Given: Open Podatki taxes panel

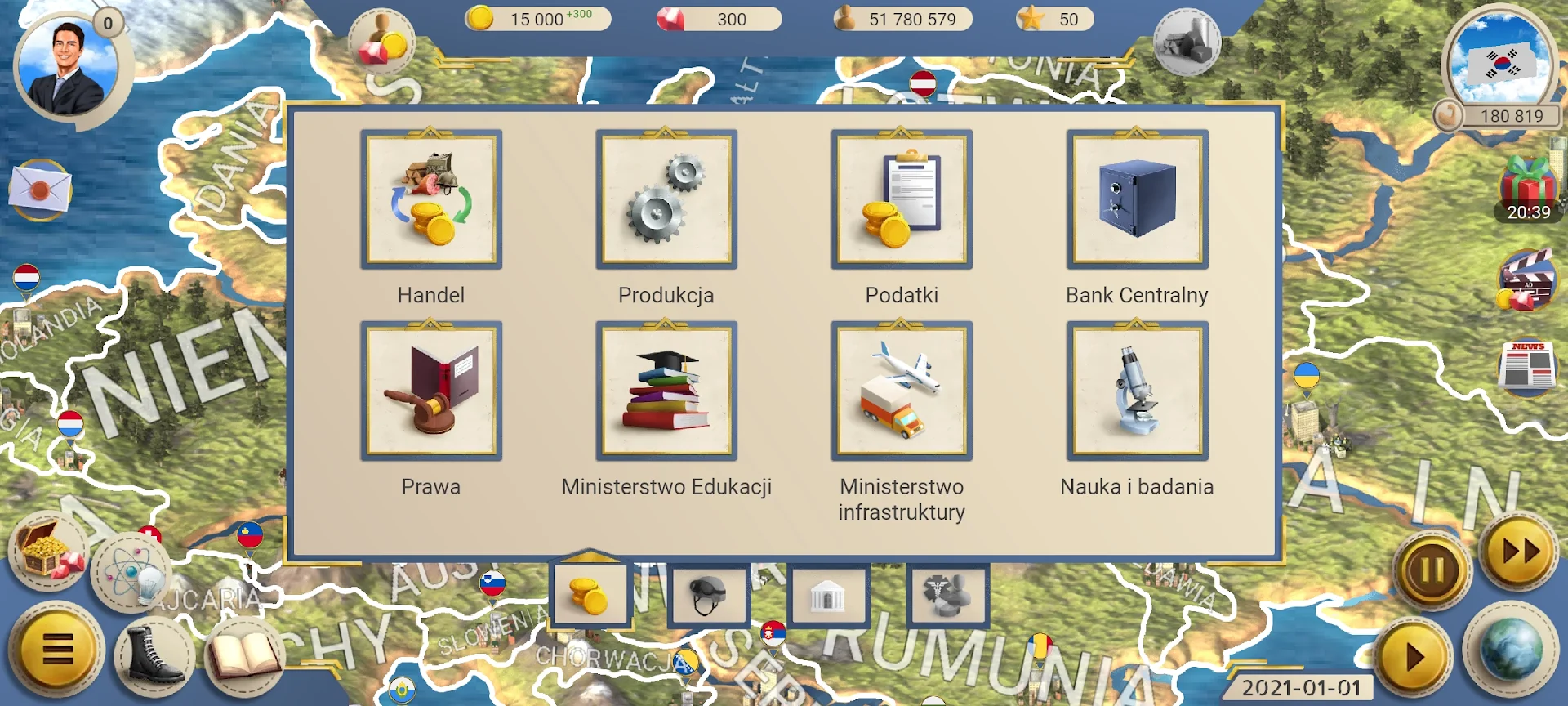Looking at the screenshot, I should (902, 200).
